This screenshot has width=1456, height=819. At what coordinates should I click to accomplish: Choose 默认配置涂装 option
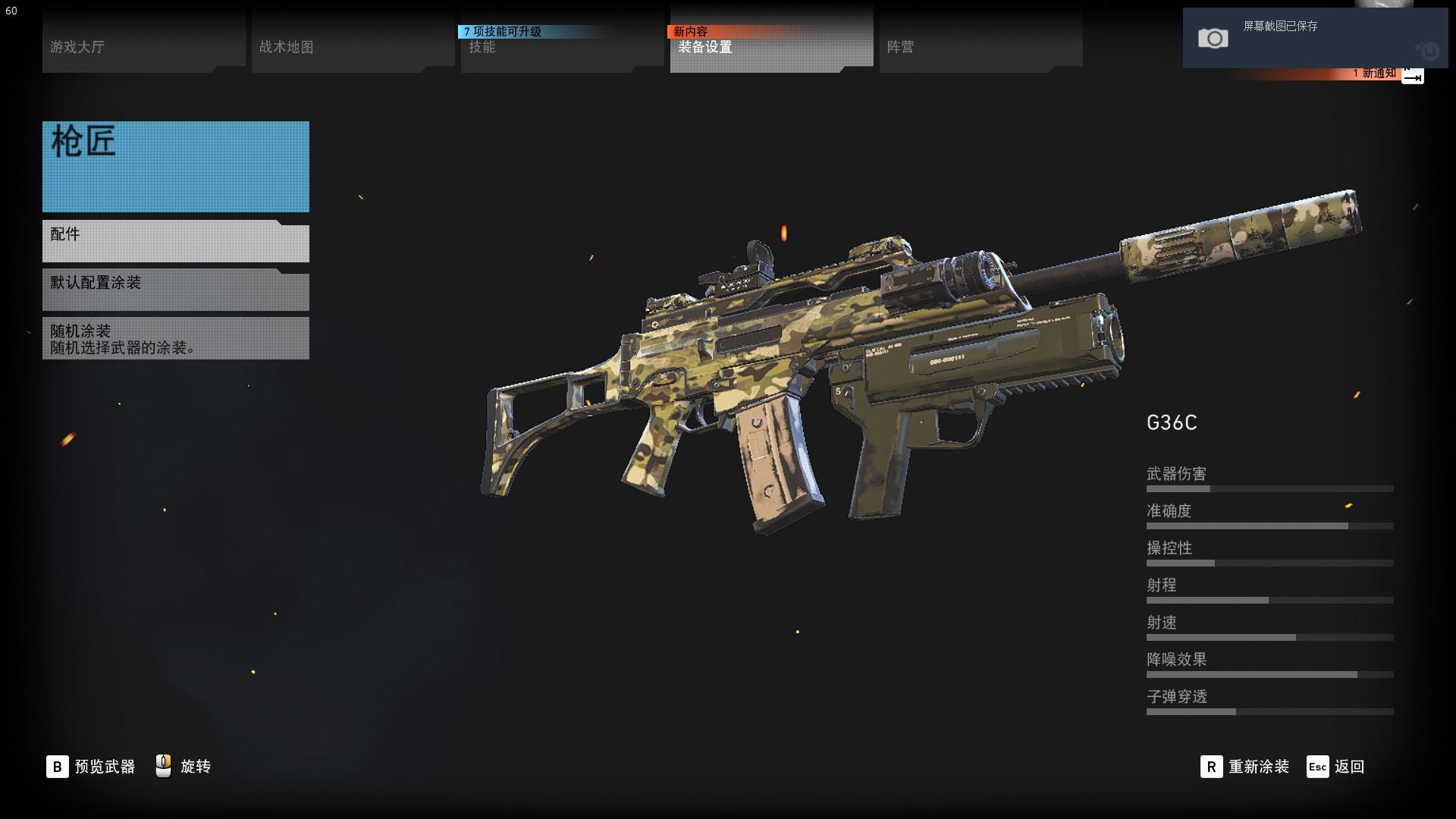(x=175, y=290)
